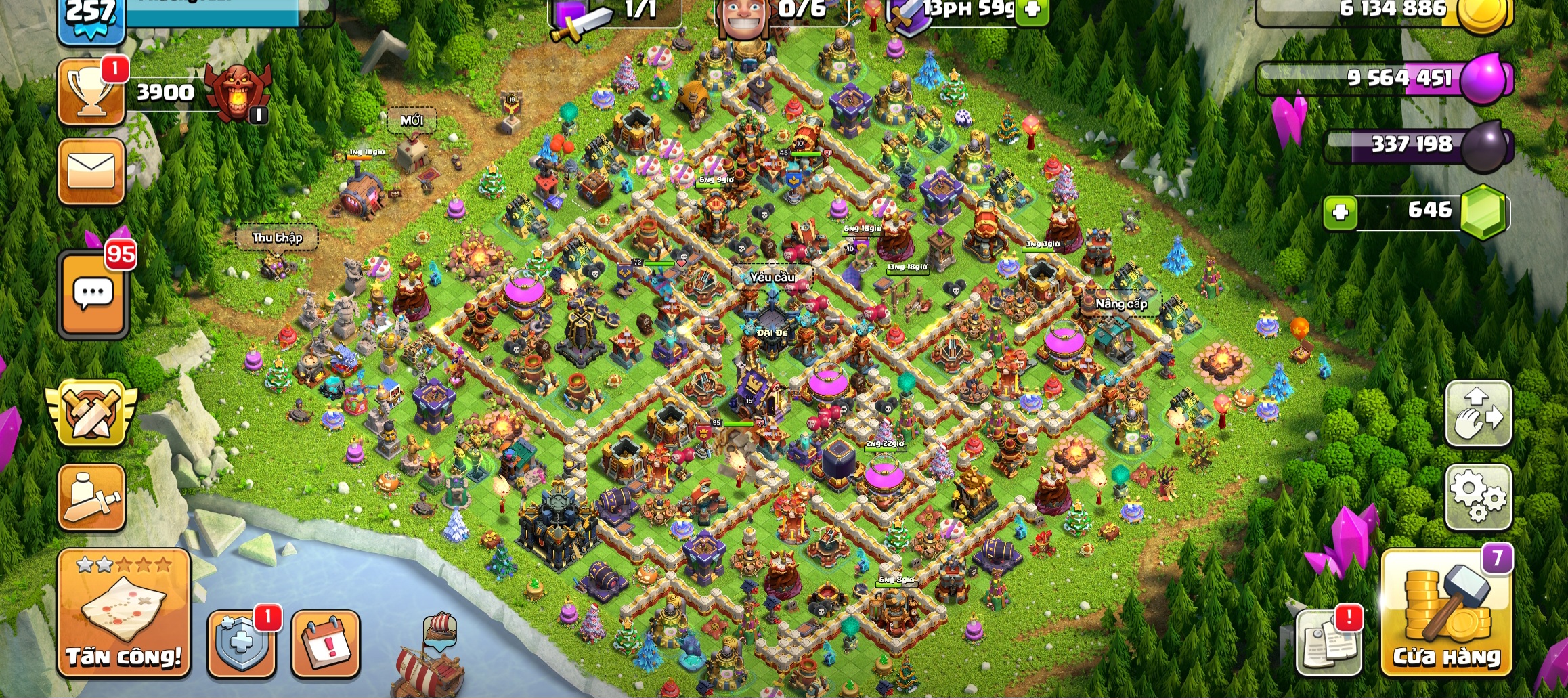This screenshot has width=1568, height=698.
Task: Open the crossed-swords clan war badge
Action: pos(91,412)
